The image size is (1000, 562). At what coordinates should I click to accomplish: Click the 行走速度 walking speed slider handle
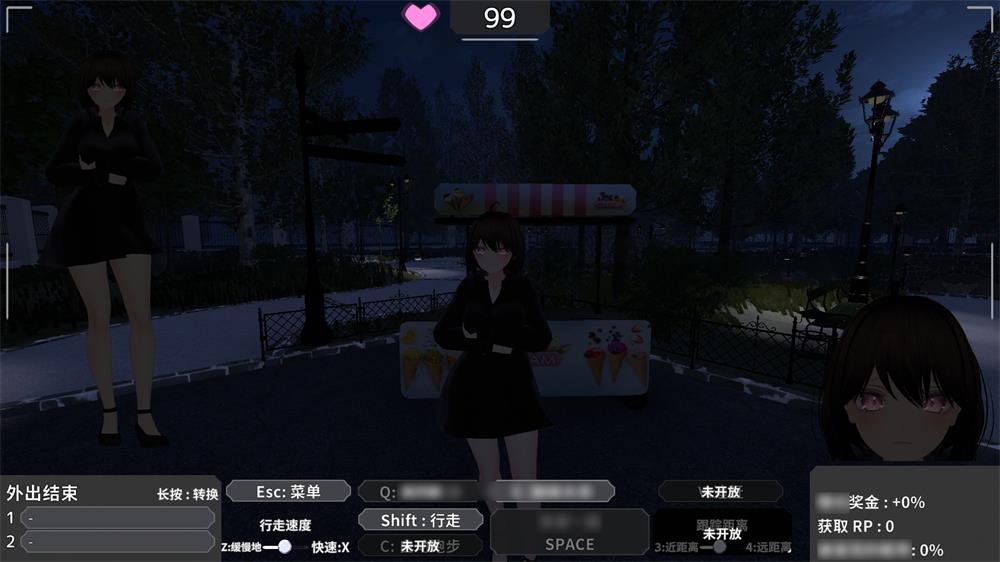(x=285, y=546)
